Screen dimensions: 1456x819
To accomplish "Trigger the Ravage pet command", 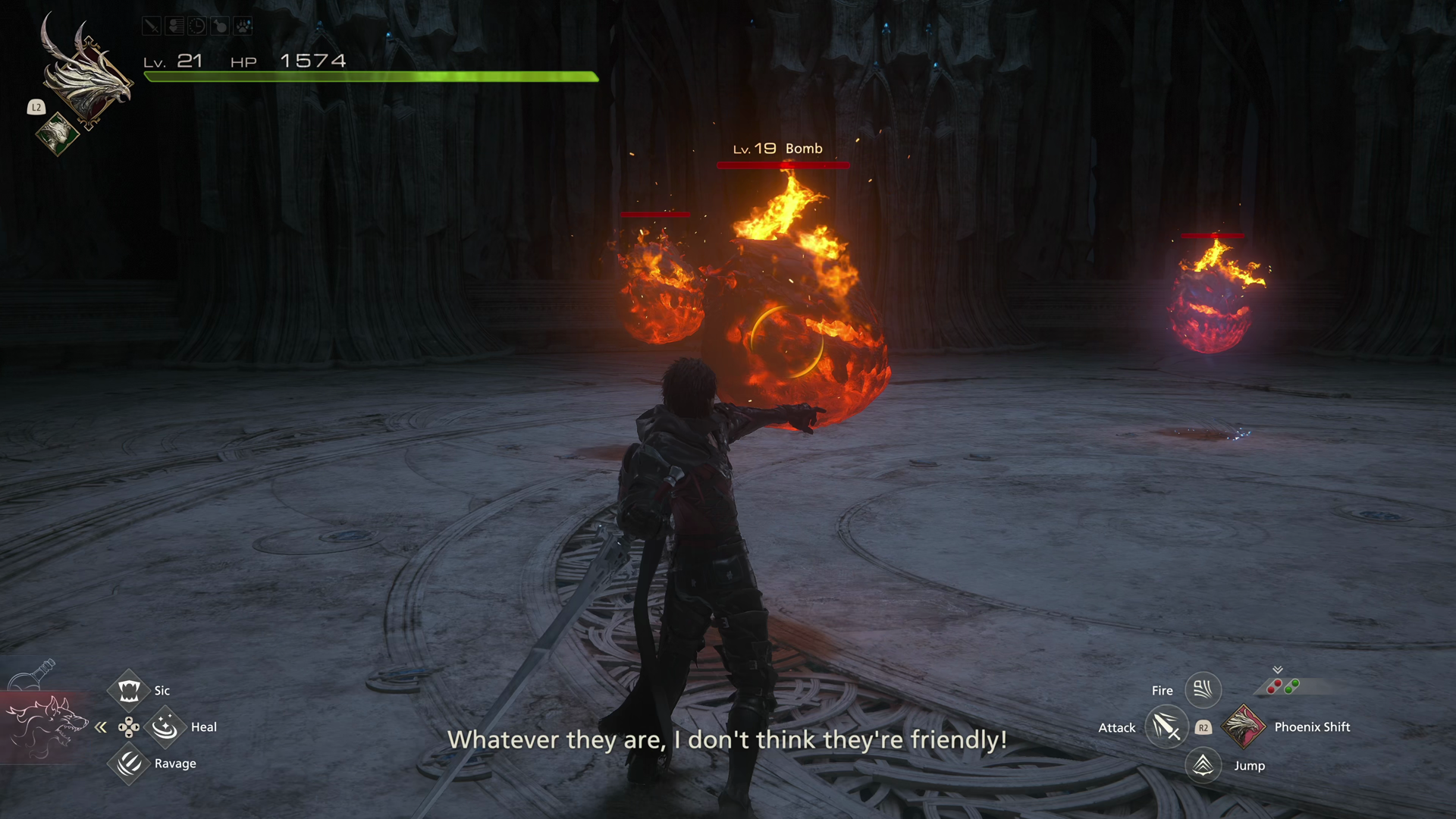I will [x=129, y=763].
